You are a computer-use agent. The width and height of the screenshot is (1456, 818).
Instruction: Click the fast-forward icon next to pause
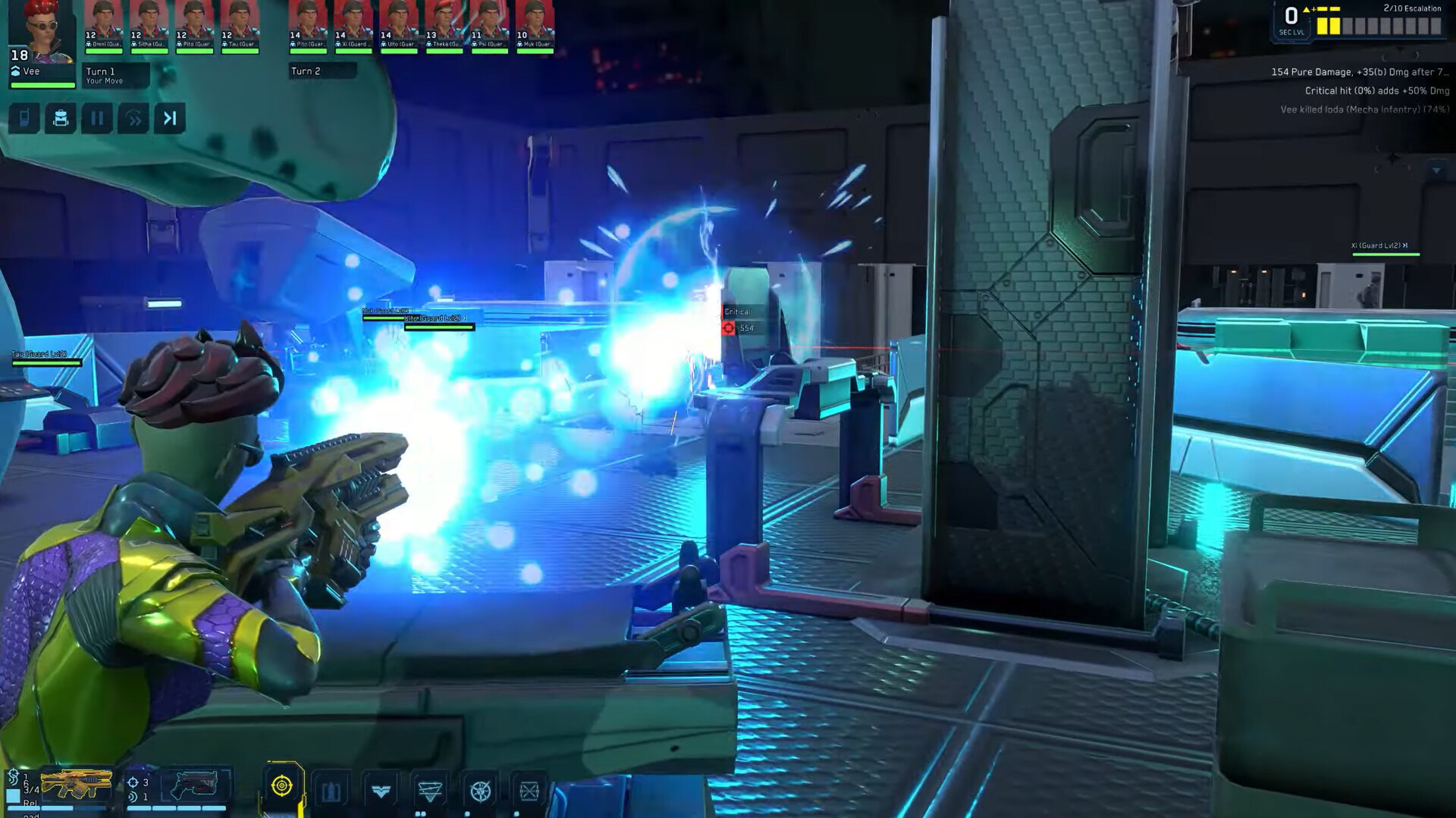(134, 118)
